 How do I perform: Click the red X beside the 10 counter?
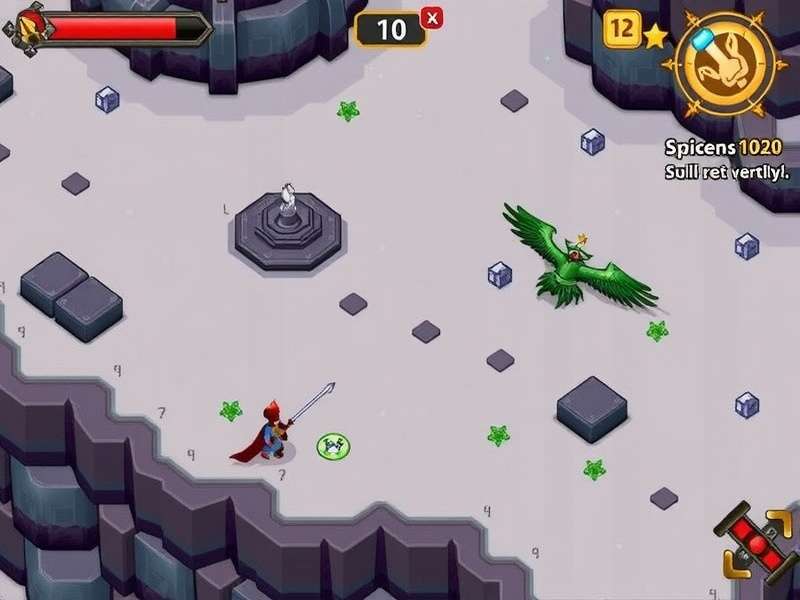click(432, 17)
